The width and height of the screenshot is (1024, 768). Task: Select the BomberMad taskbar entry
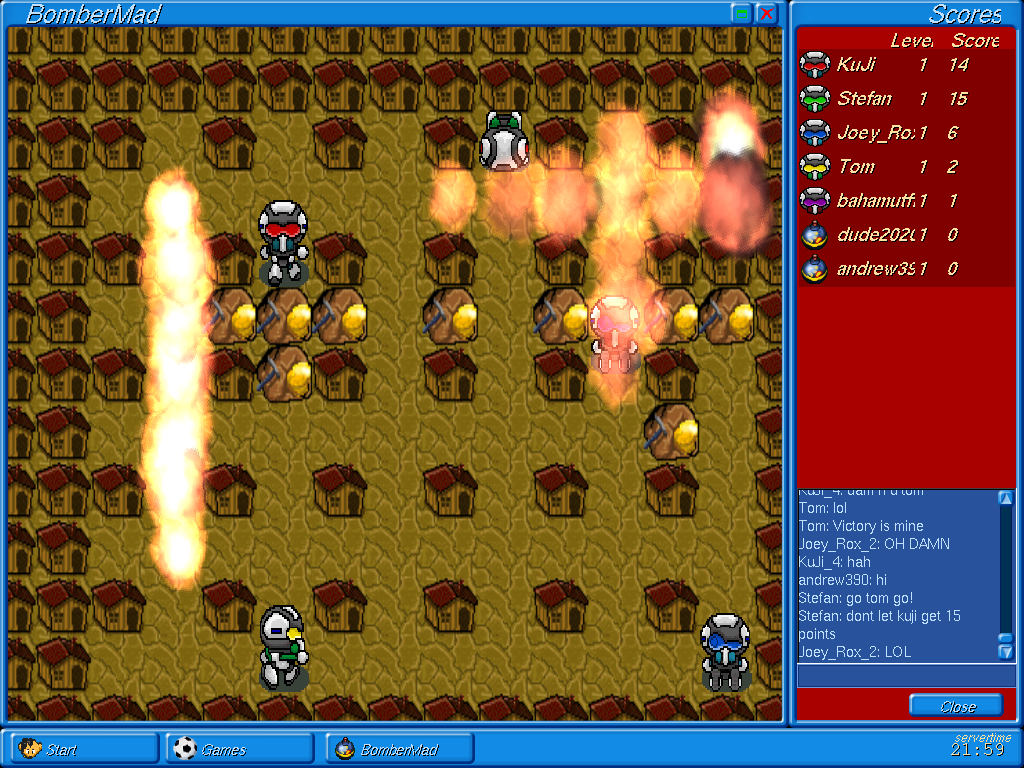coord(398,749)
